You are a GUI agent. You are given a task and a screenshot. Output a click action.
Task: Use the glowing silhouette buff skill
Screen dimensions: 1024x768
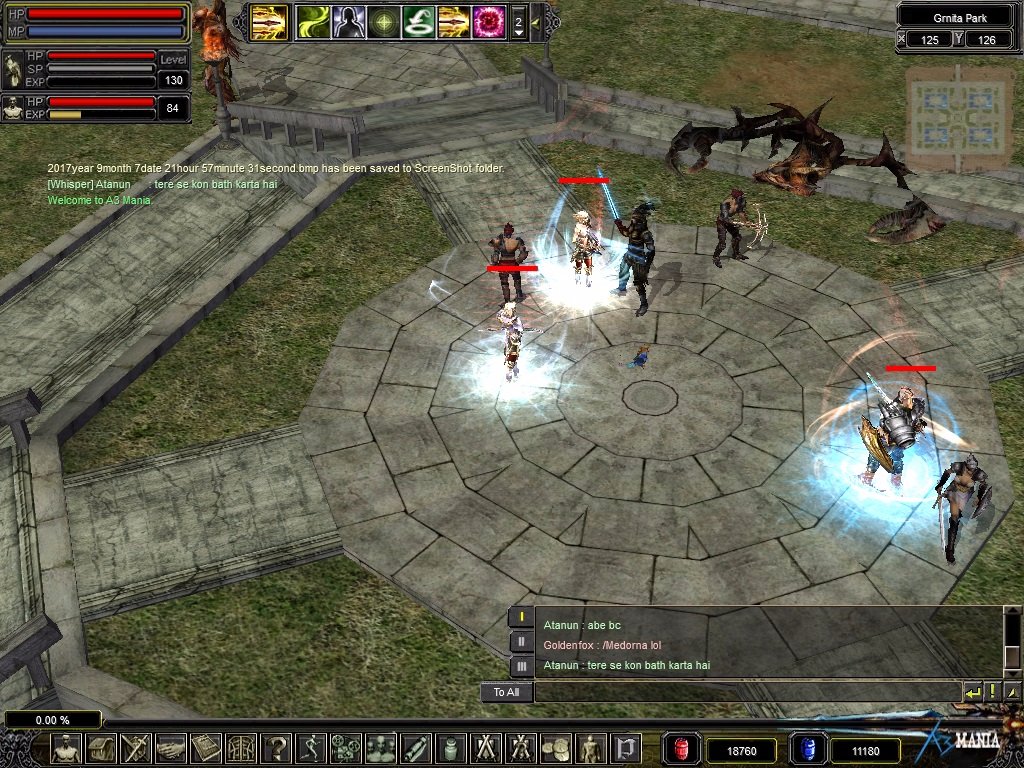click(x=347, y=21)
